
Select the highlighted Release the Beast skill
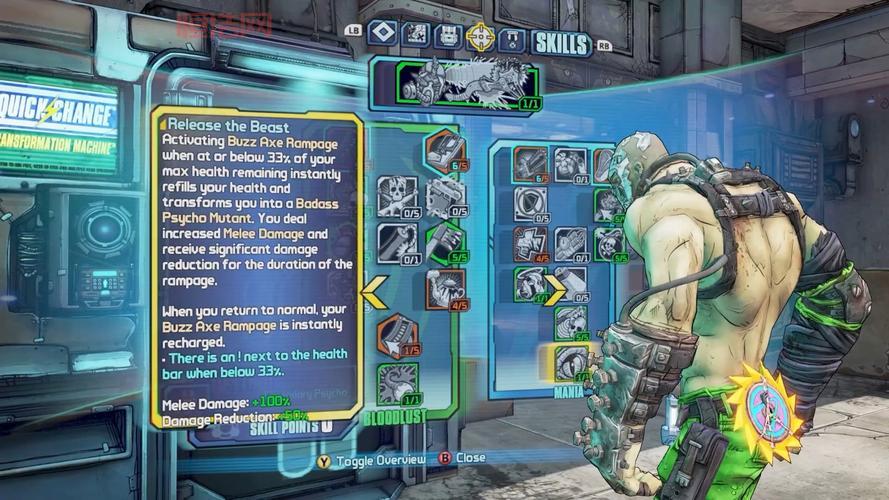tap(571, 362)
